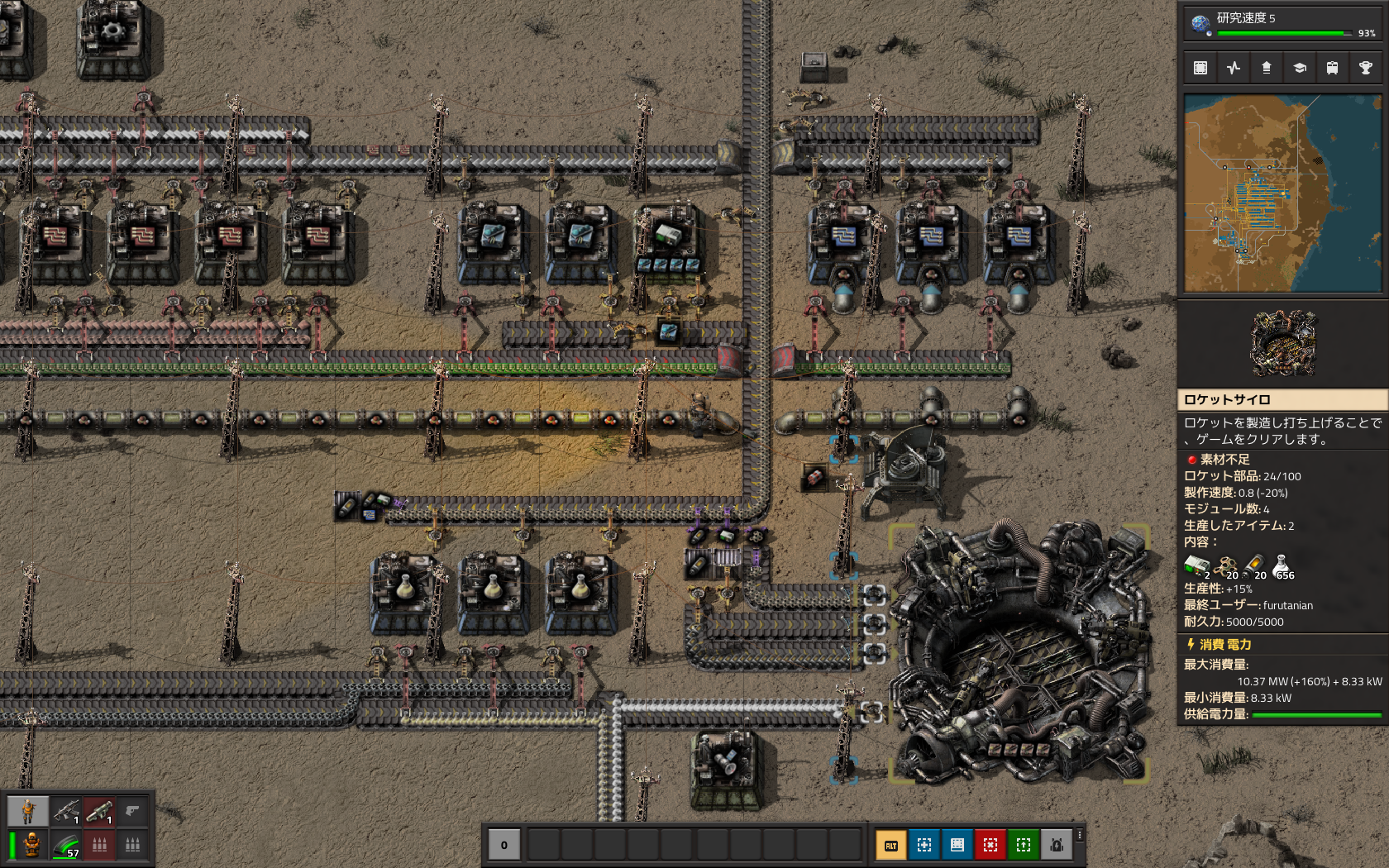Image resolution: width=1389 pixels, height=868 pixels.
Task: Toggle the grey personal roboport button
Action: [x=1057, y=845]
